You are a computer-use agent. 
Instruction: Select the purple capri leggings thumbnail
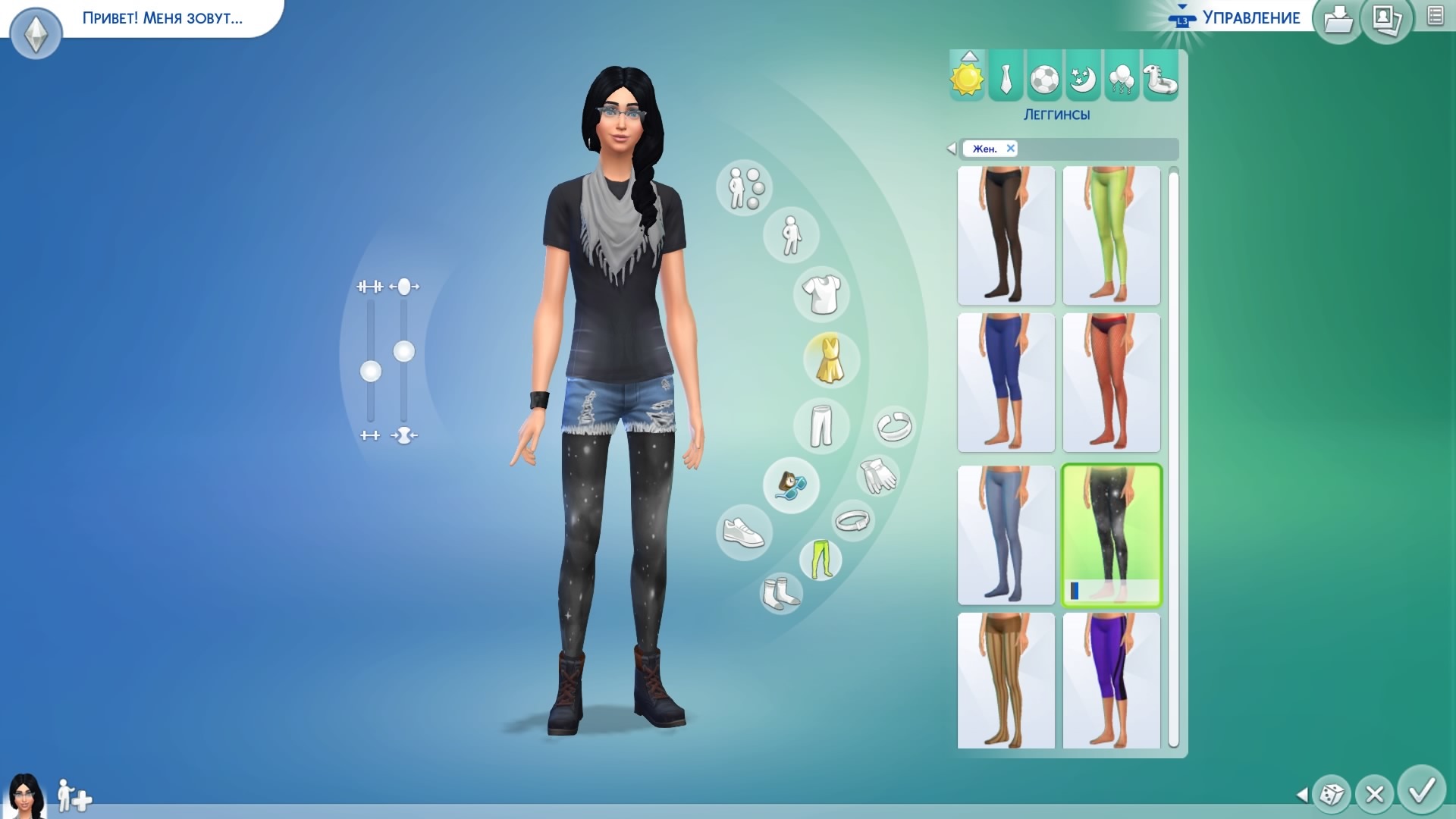1111,680
